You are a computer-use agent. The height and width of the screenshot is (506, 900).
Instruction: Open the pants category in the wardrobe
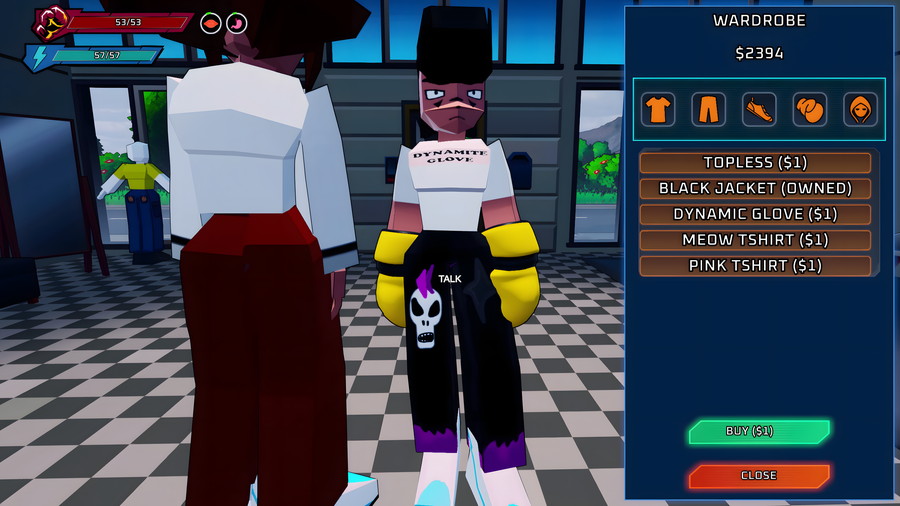pyautogui.click(x=708, y=109)
